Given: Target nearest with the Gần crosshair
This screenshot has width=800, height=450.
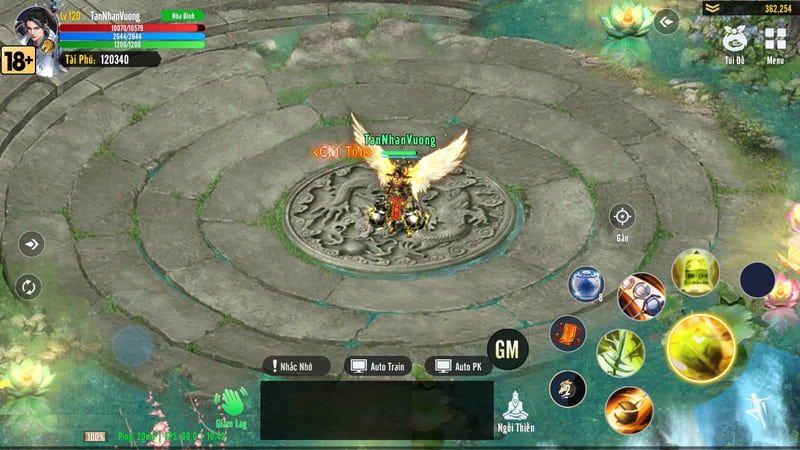Looking at the screenshot, I should pos(622,217).
